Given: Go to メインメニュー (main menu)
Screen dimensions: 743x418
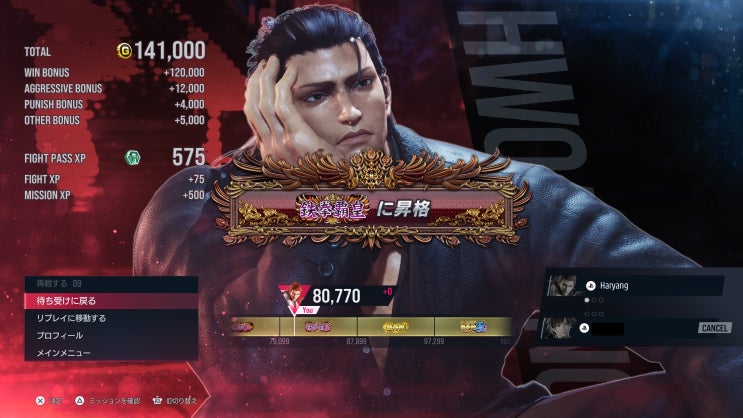Looking at the screenshot, I should pyautogui.click(x=110, y=352).
